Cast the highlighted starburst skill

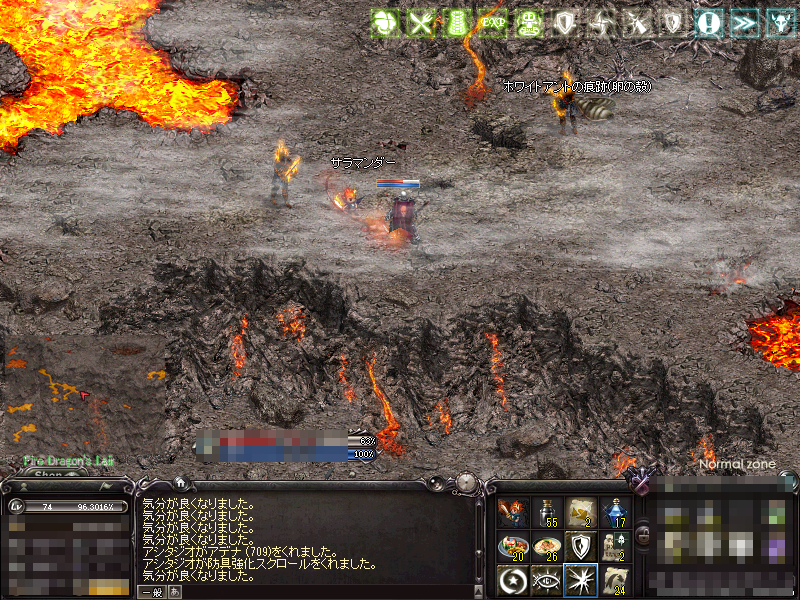581,580
